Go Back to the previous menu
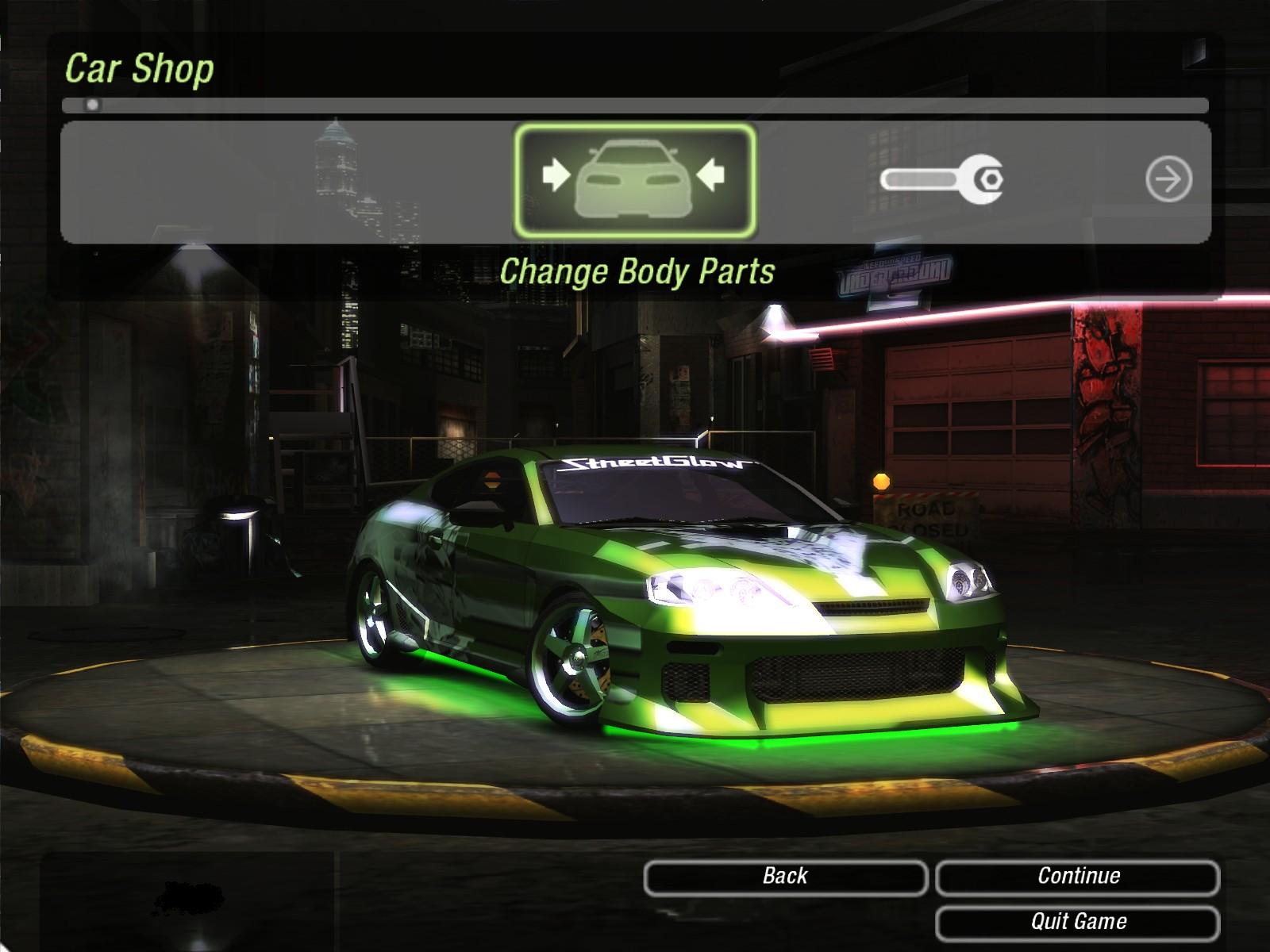This screenshot has width=1270, height=952. (785, 877)
